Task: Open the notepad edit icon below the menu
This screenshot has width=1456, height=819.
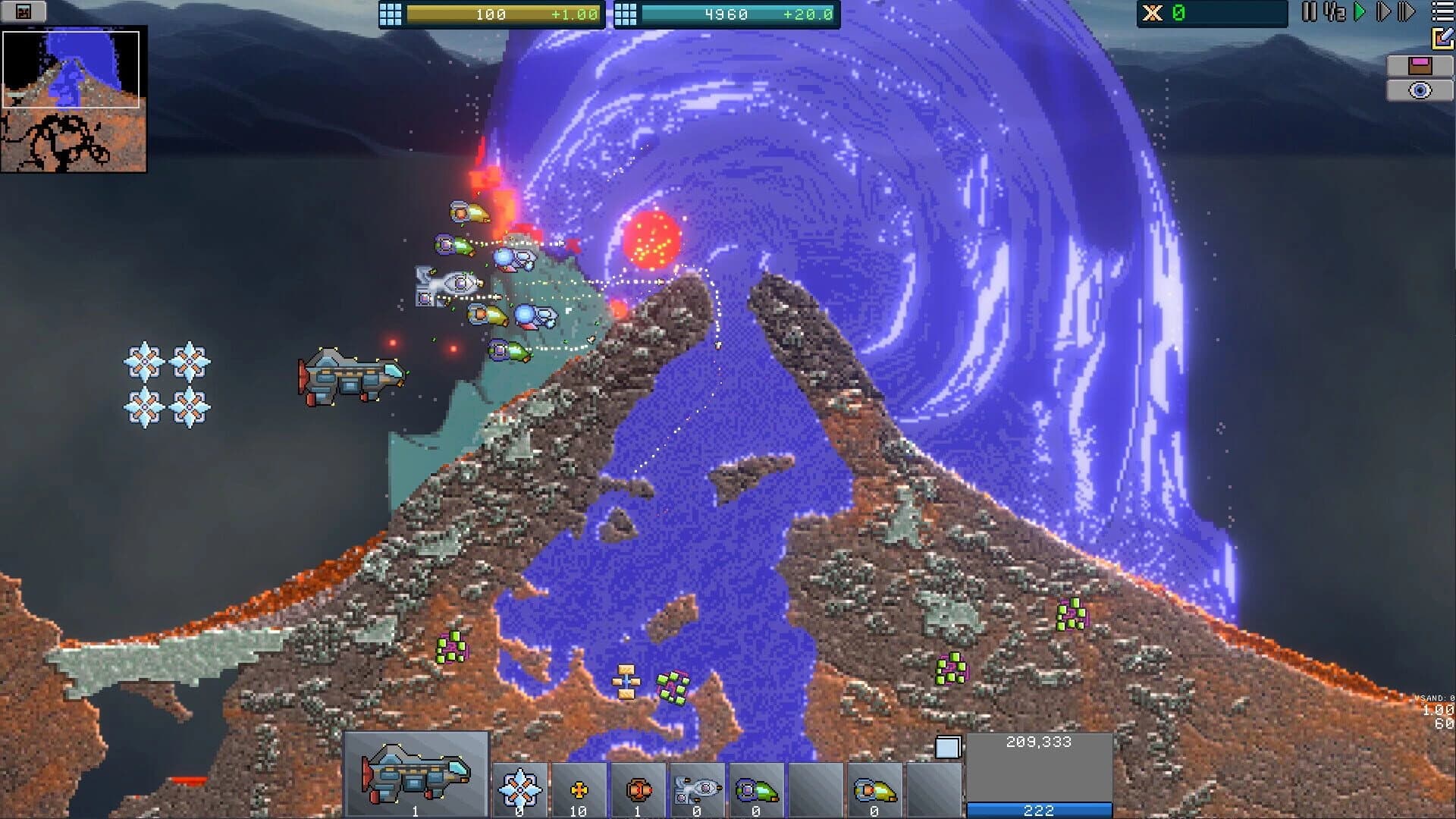Action: [1443, 38]
